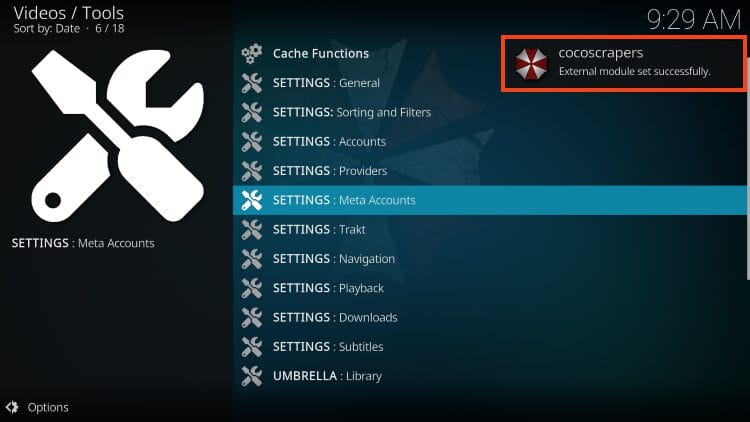
Task: Open Cache Functions entry
Action: pyautogui.click(x=320, y=54)
